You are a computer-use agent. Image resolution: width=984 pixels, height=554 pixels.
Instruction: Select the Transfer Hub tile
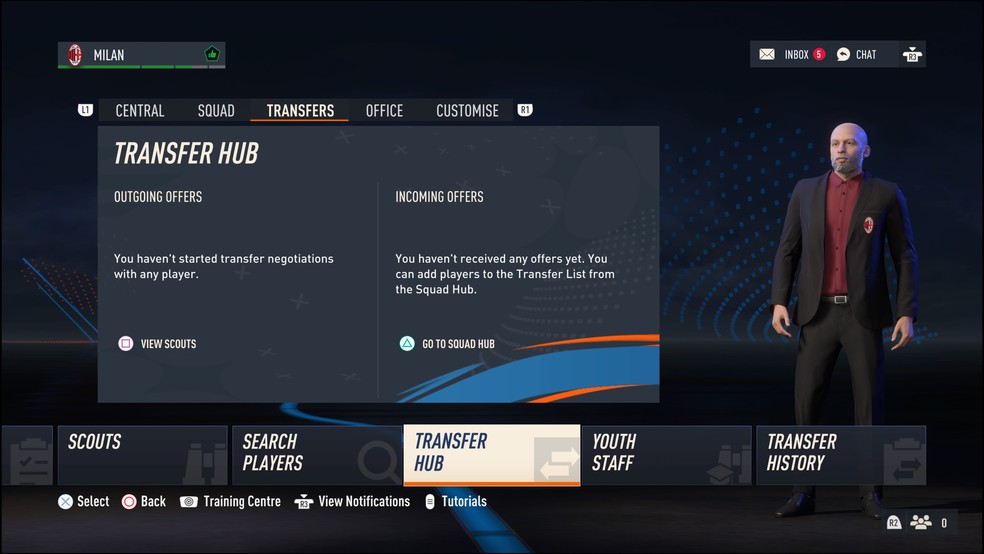pyautogui.click(x=491, y=455)
